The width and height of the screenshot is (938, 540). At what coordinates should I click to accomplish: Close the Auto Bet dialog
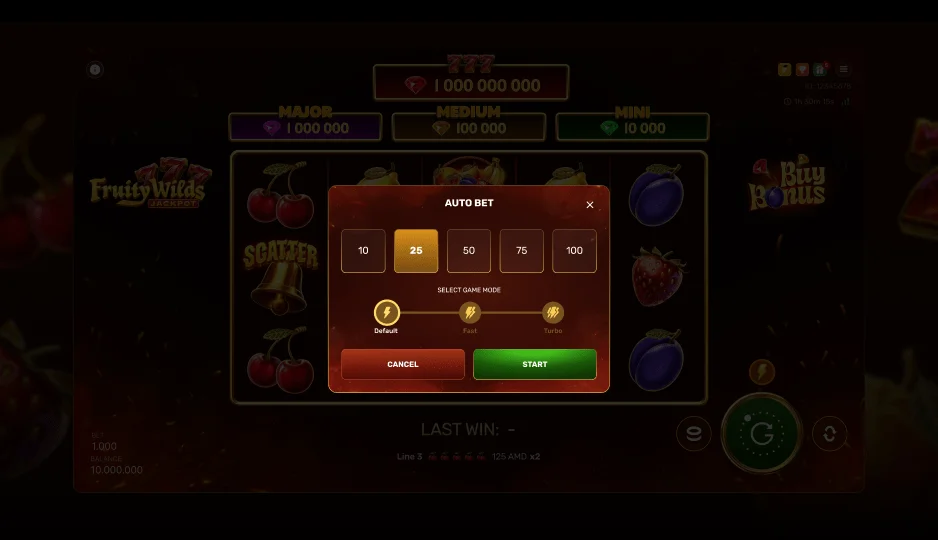(x=589, y=205)
